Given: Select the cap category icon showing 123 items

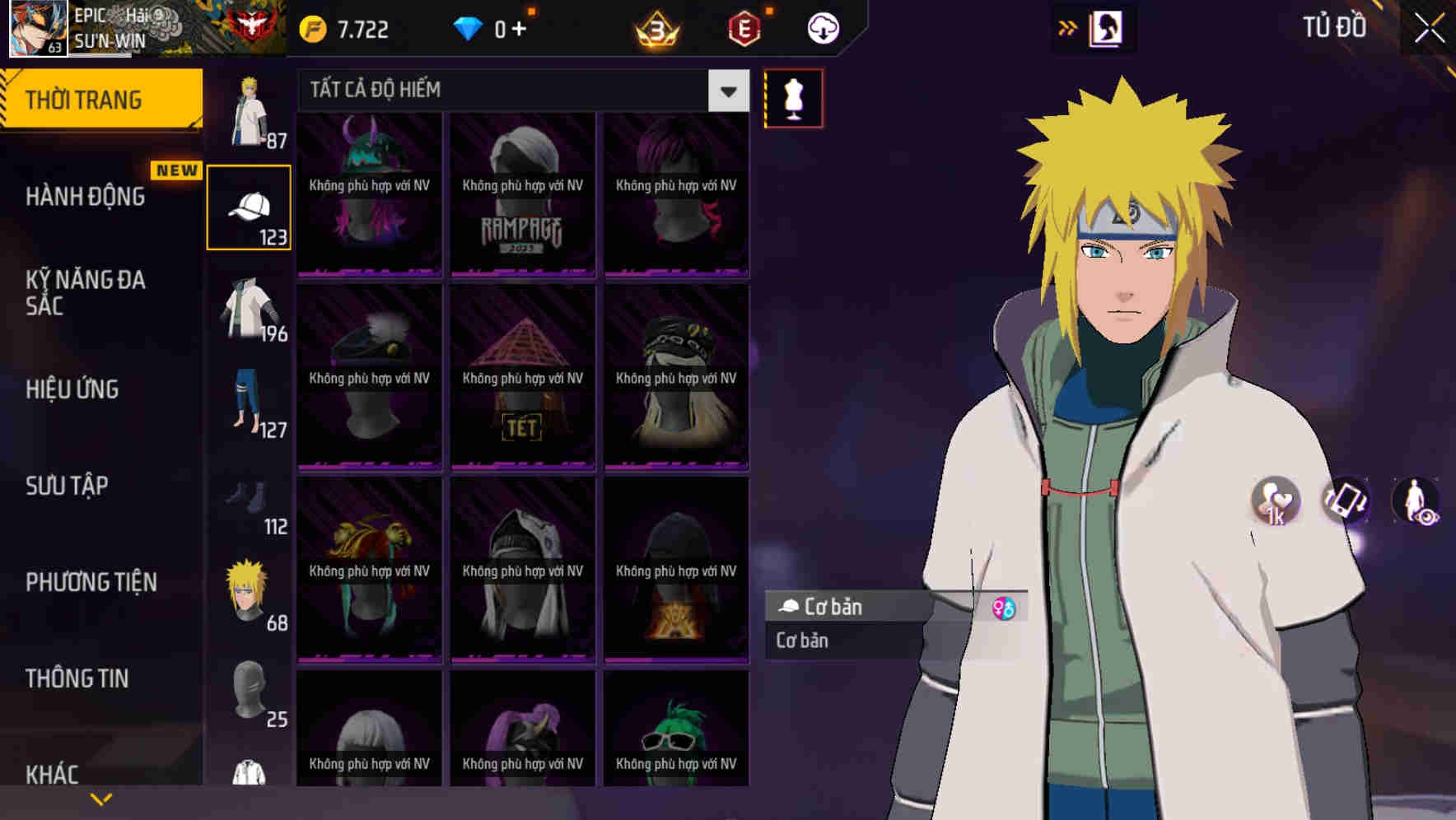Looking at the screenshot, I should (250, 206).
